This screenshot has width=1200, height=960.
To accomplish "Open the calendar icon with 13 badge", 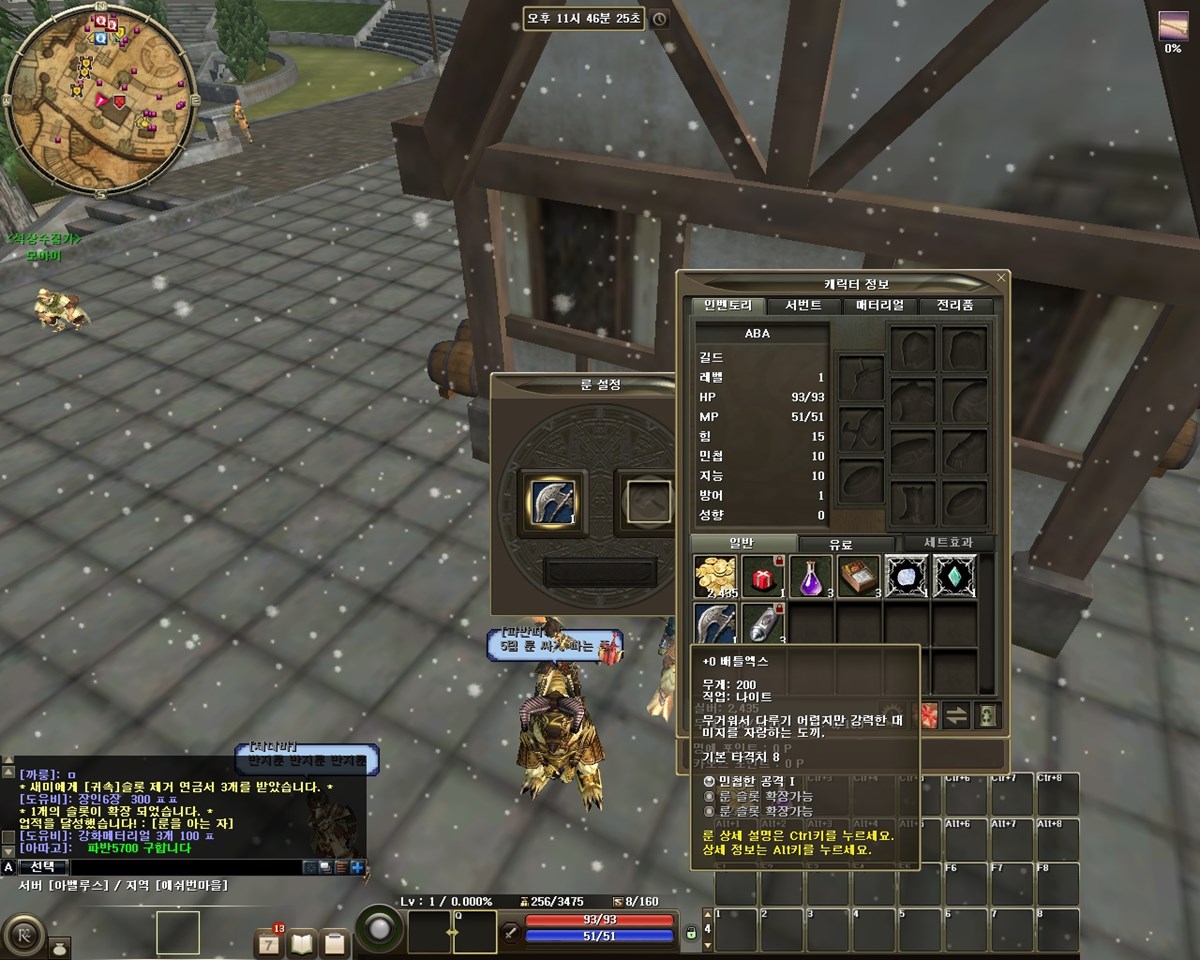I will coord(269,942).
